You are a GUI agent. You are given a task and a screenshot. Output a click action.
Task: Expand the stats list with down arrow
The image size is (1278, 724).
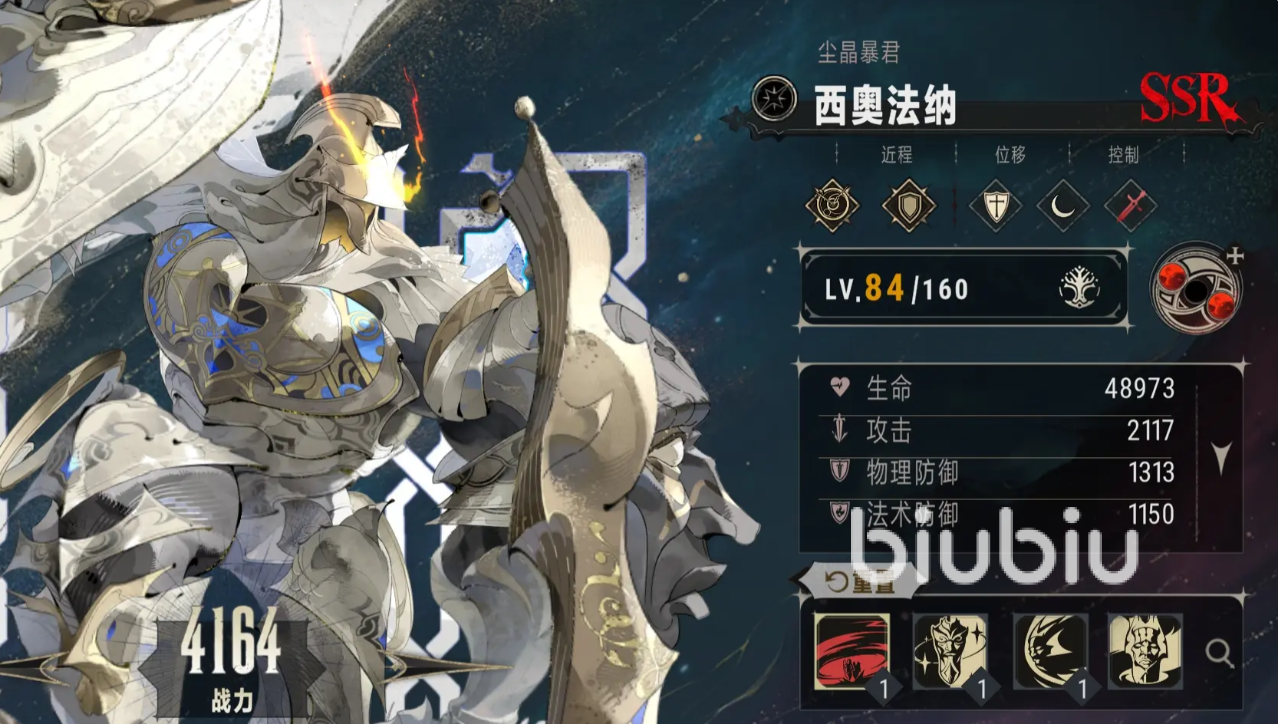pos(1221,456)
